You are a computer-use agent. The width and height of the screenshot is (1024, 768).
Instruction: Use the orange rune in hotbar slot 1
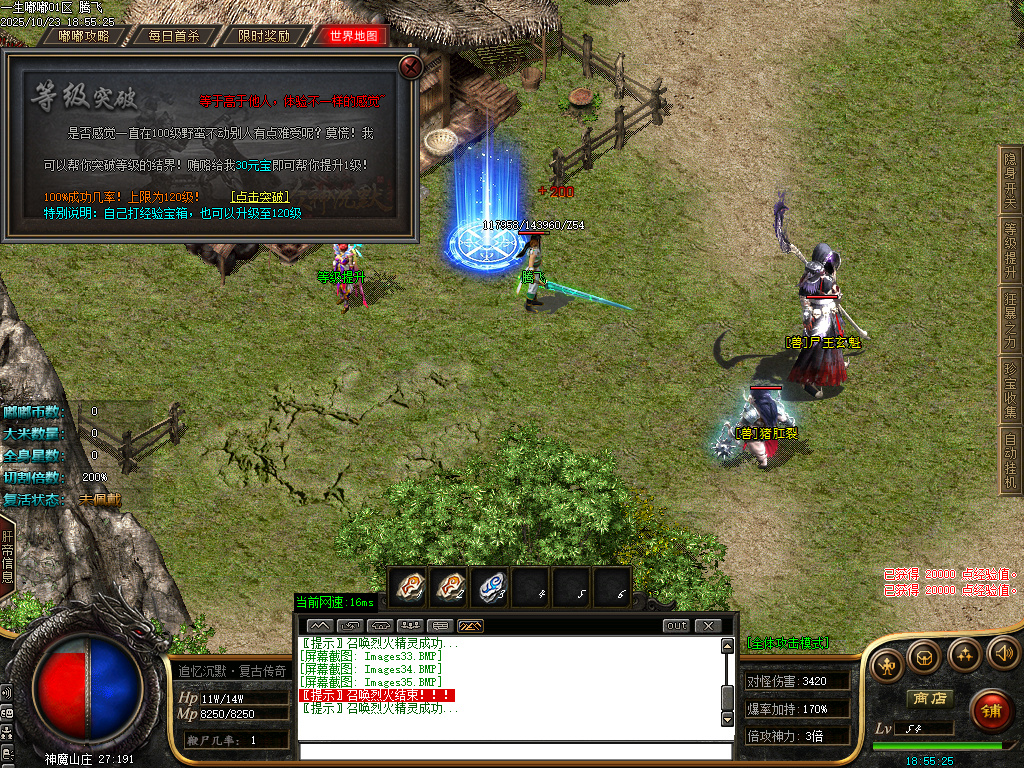(409, 587)
